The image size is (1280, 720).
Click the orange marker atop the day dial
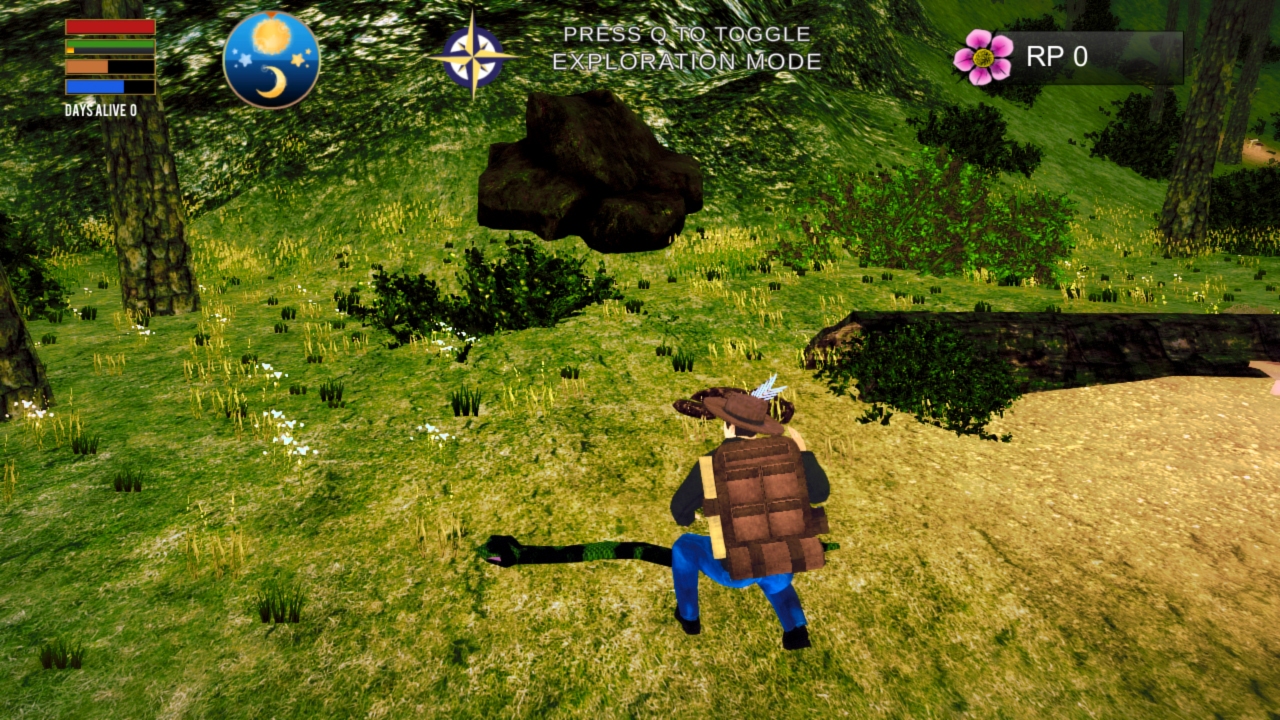point(270,14)
